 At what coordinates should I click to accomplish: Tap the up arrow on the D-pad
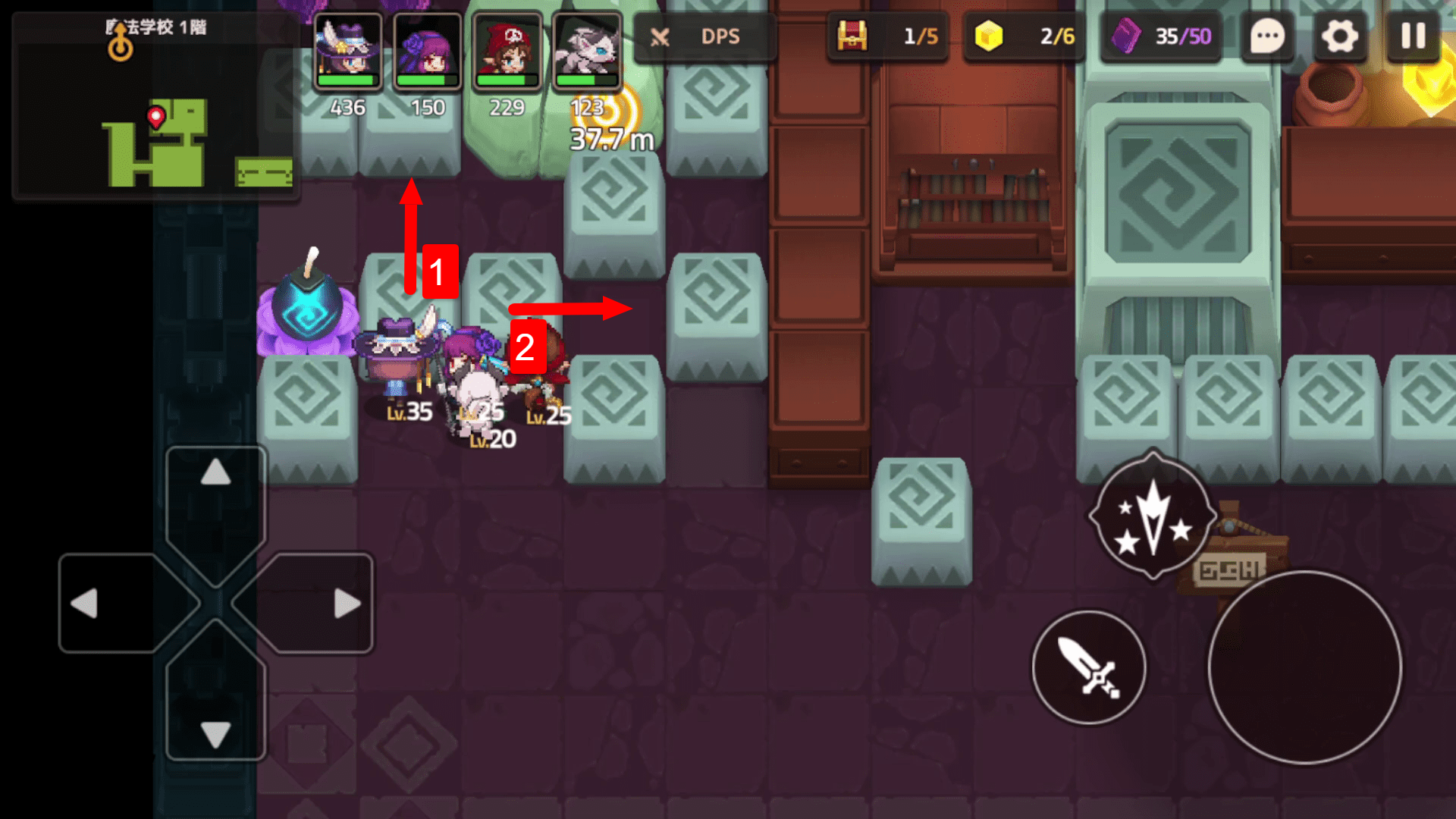click(x=216, y=474)
